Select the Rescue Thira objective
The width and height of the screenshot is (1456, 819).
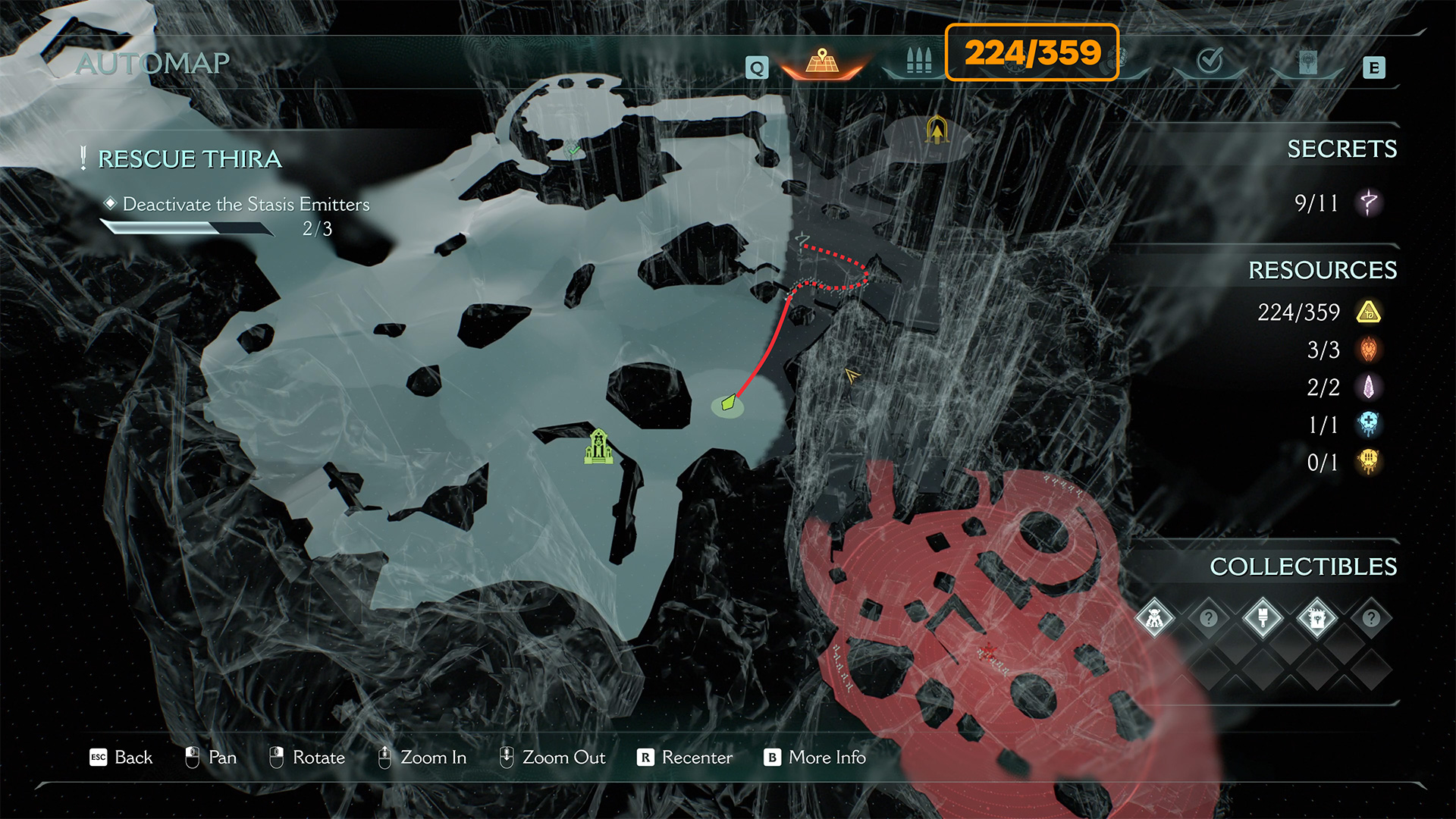[190, 159]
